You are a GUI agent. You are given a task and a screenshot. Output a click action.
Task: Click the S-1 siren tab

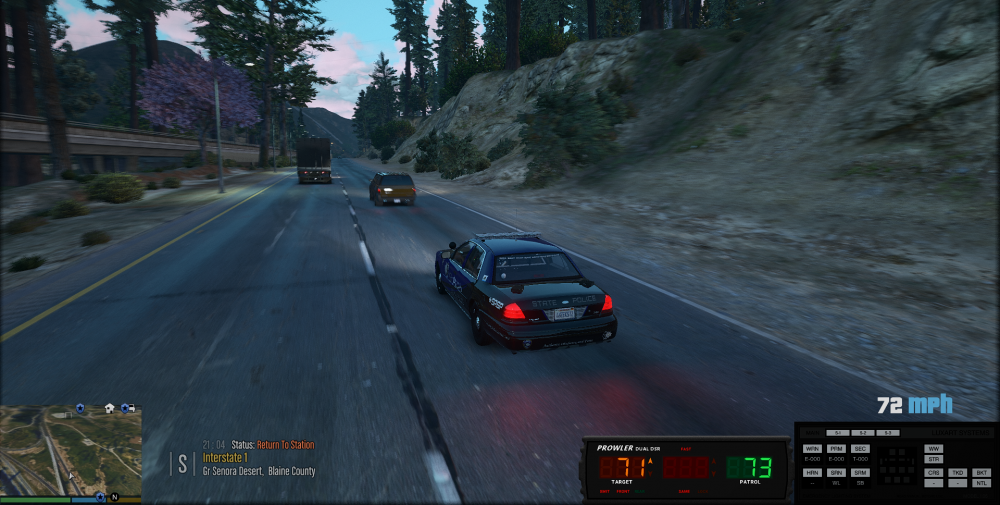click(839, 432)
